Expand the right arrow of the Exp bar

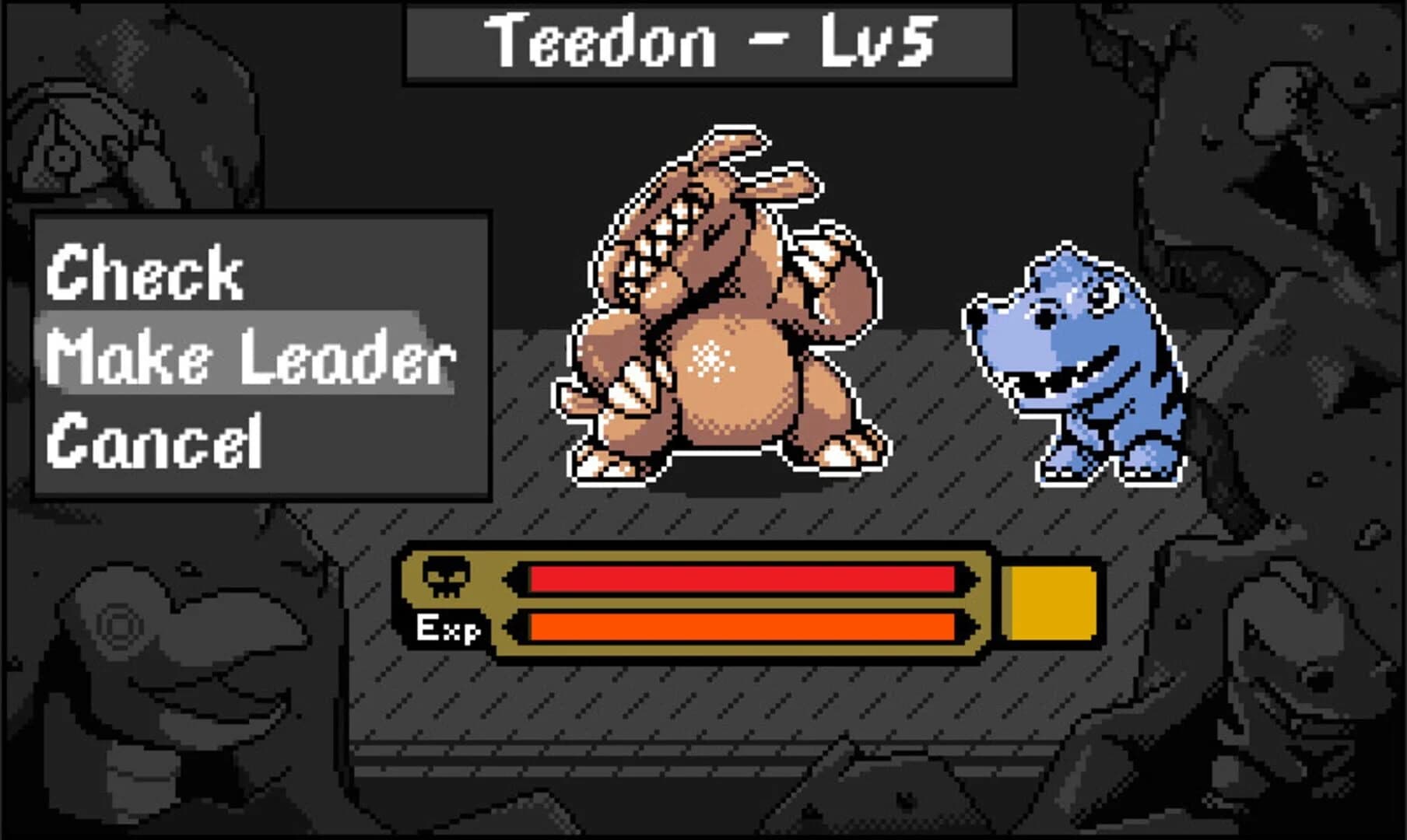click(x=971, y=626)
